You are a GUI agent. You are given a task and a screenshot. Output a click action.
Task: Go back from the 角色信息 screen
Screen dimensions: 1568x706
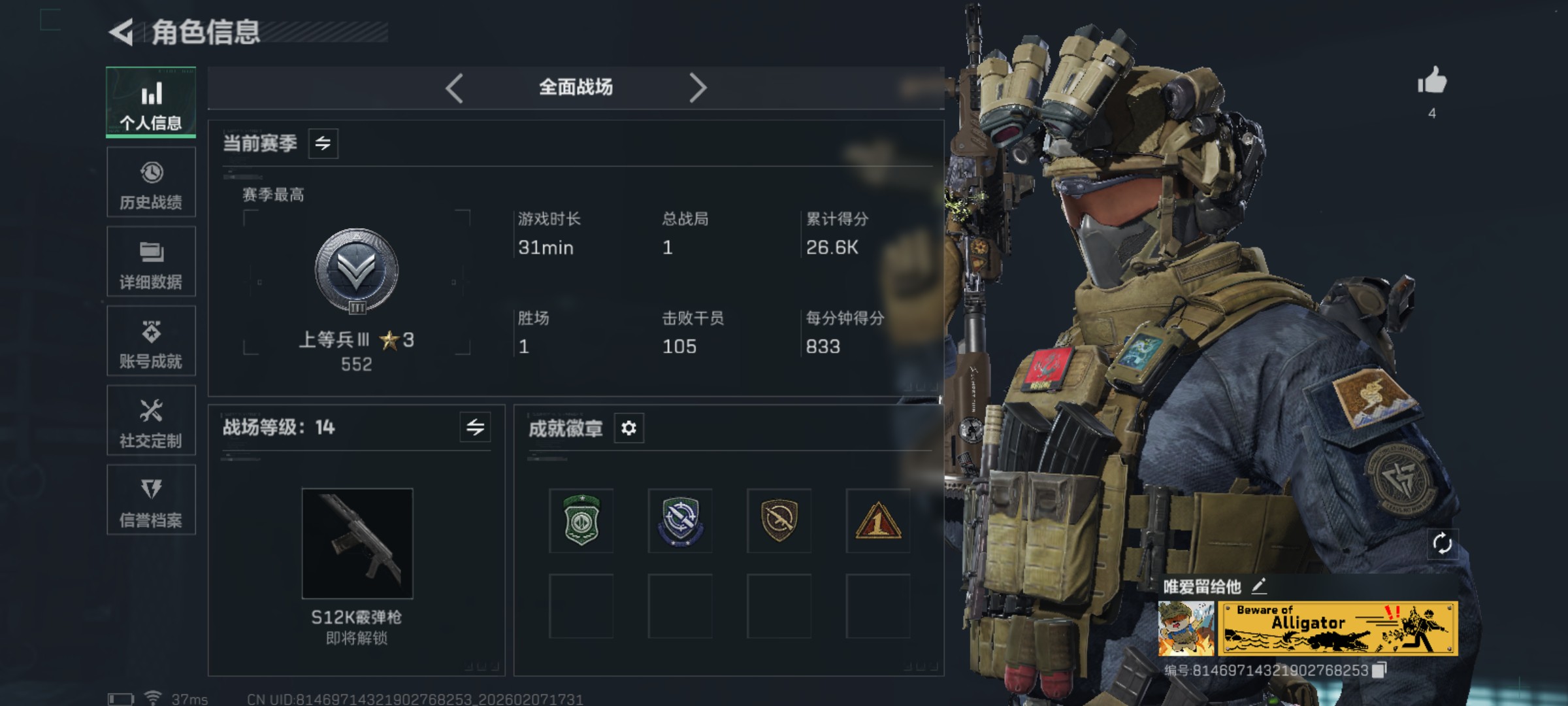click(122, 32)
